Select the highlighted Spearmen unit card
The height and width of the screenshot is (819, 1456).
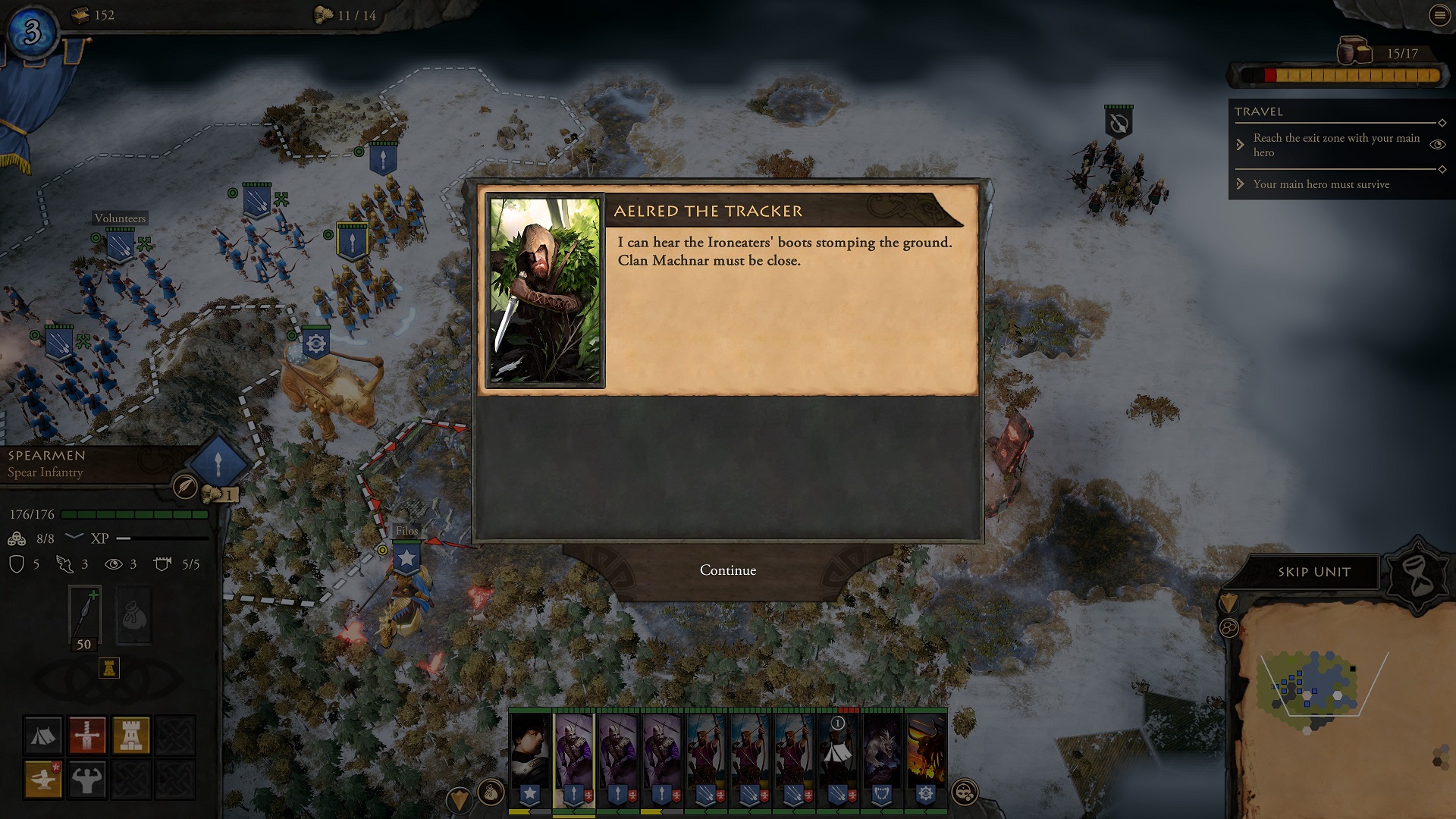pyautogui.click(x=574, y=757)
